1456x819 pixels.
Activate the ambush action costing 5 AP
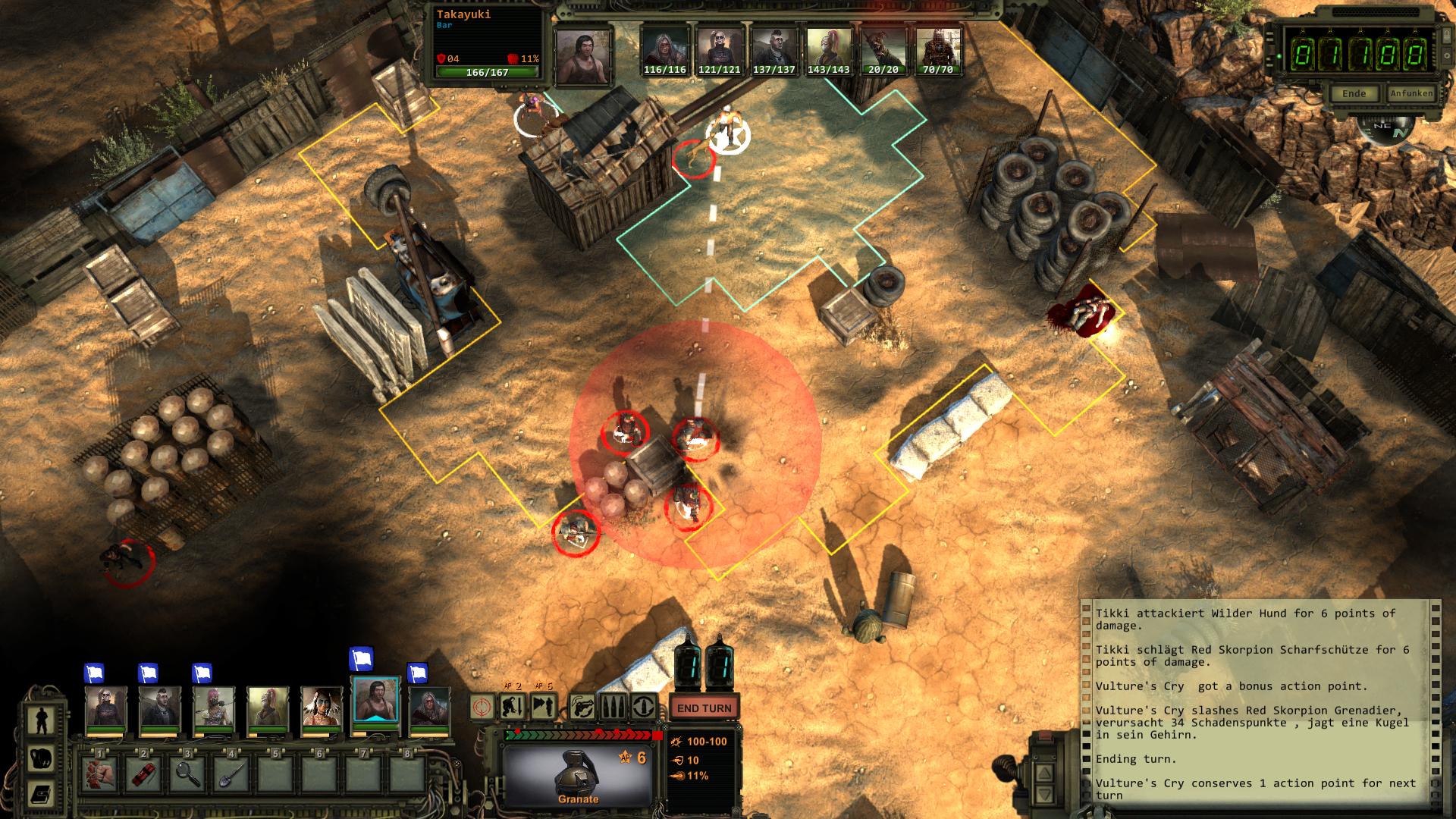point(544,708)
